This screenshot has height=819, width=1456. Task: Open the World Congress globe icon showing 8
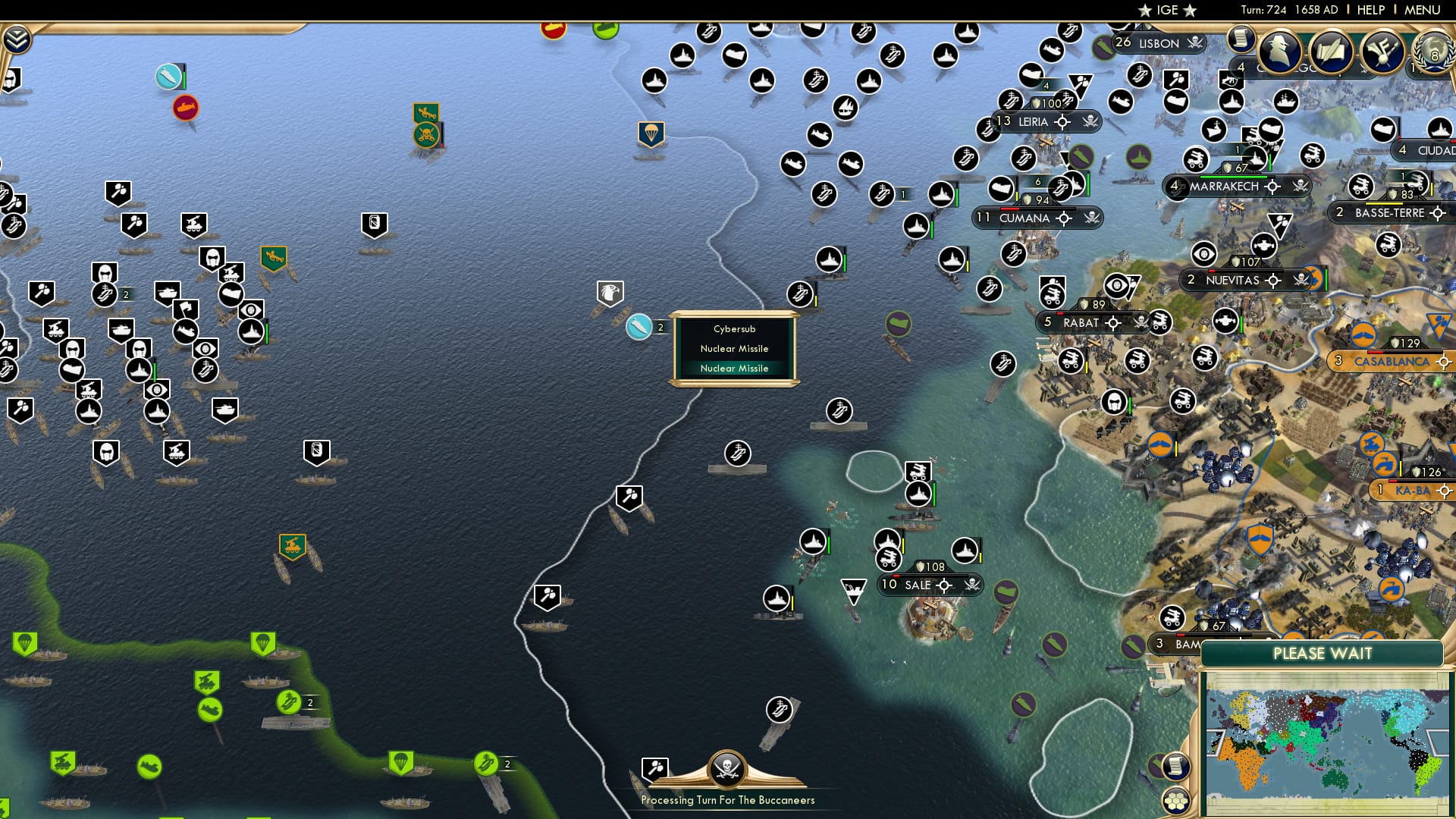tap(1434, 55)
